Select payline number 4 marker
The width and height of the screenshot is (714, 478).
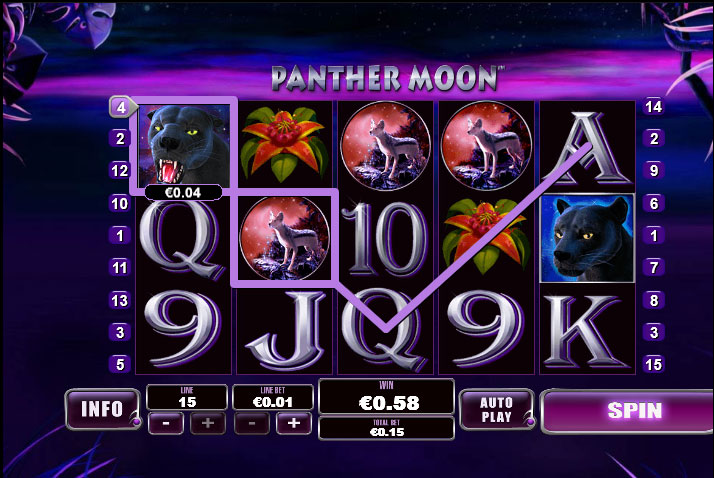pos(120,106)
